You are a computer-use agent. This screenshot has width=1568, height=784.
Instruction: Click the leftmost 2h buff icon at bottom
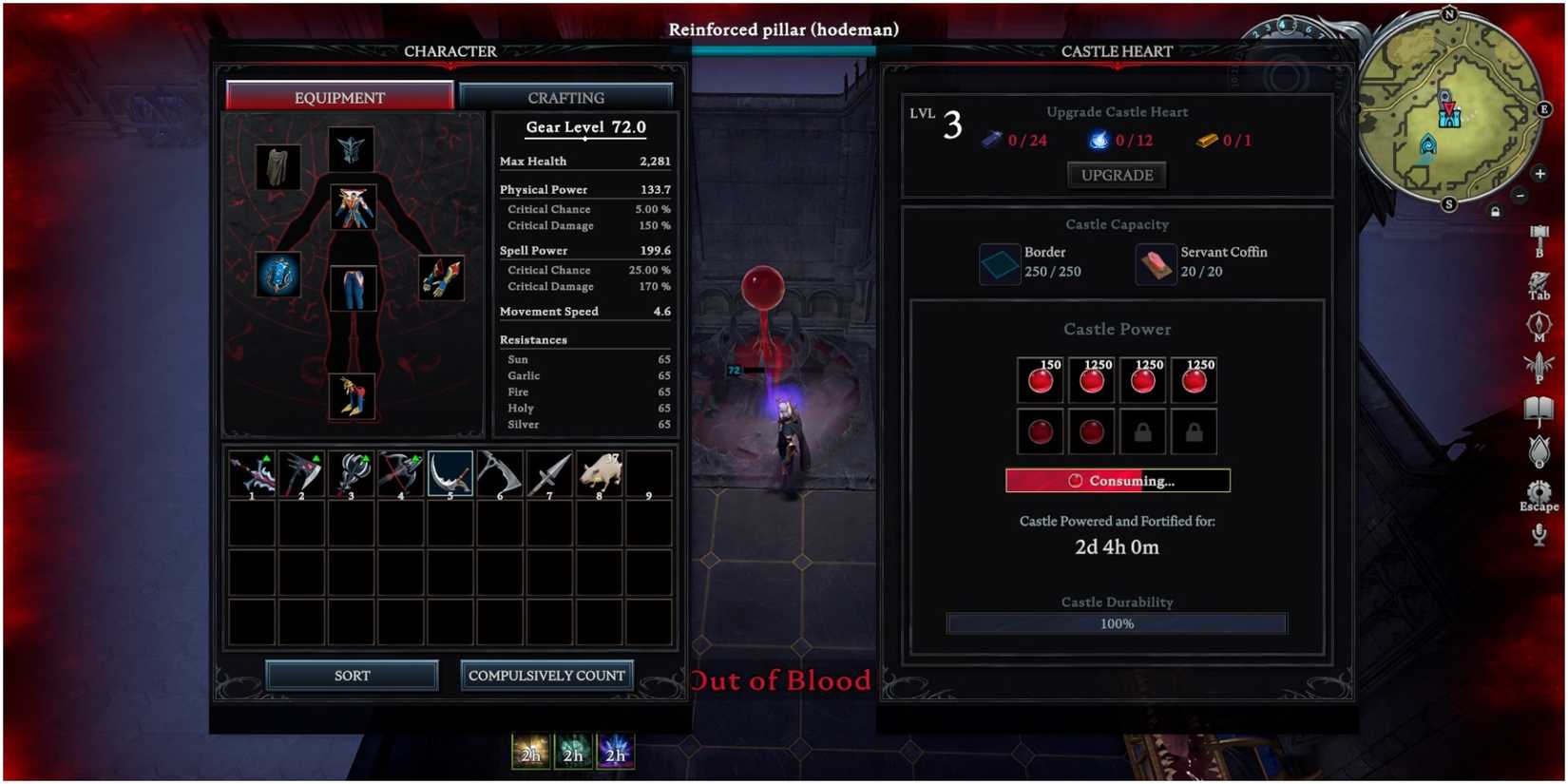[x=530, y=753]
